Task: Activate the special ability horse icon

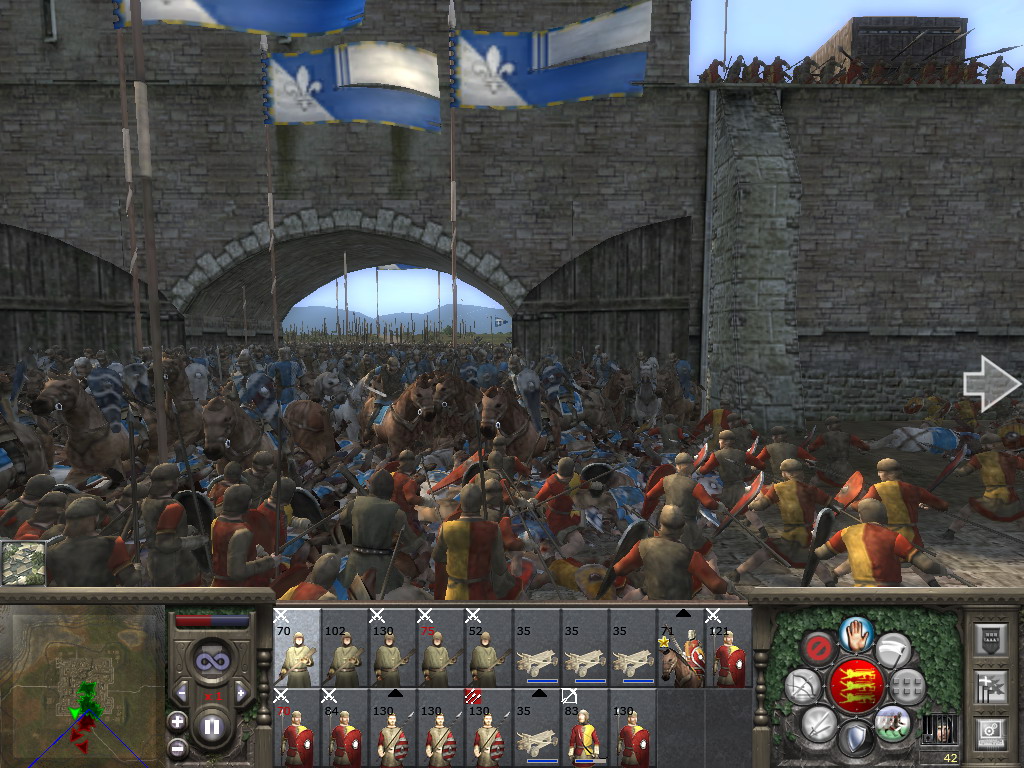Action: point(892,722)
